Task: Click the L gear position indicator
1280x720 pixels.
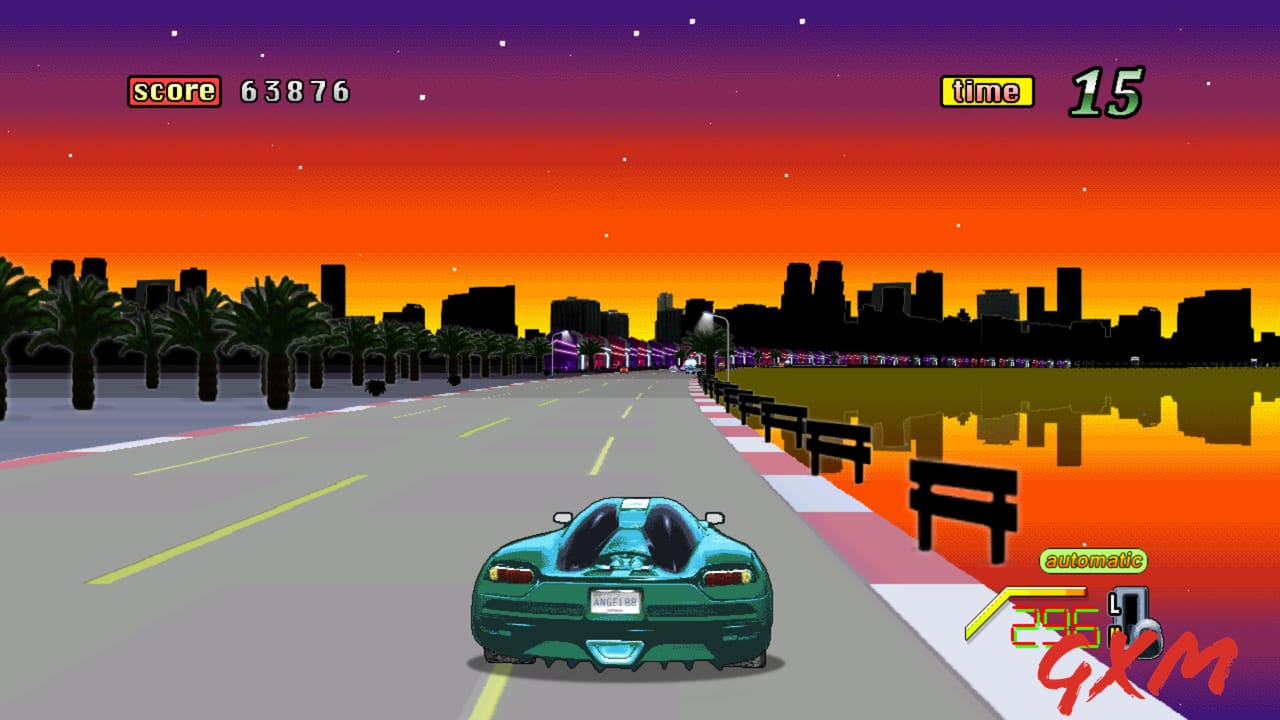Action: pyautogui.click(x=1113, y=605)
